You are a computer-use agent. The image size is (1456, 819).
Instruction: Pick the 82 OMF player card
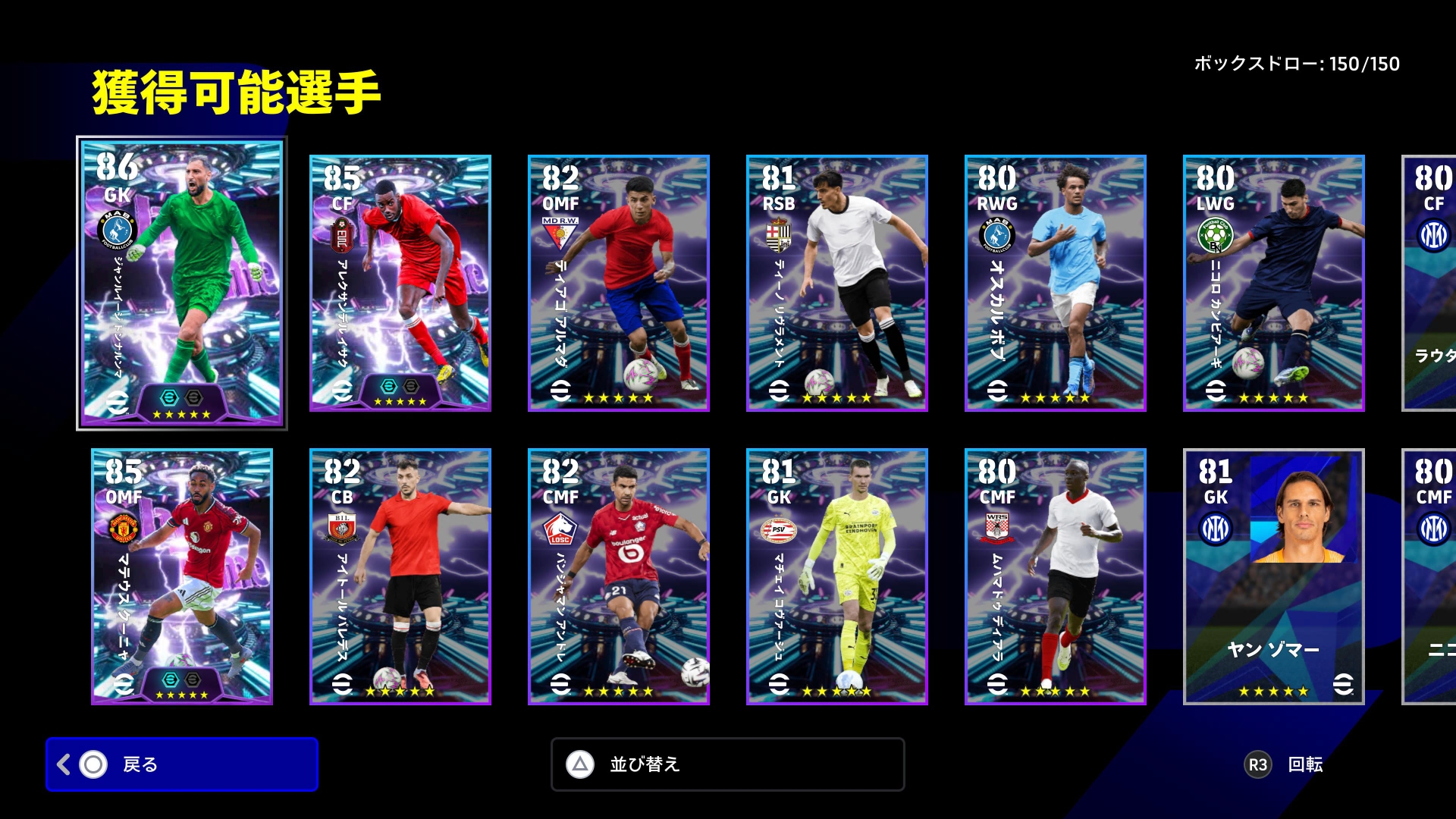tap(619, 284)
